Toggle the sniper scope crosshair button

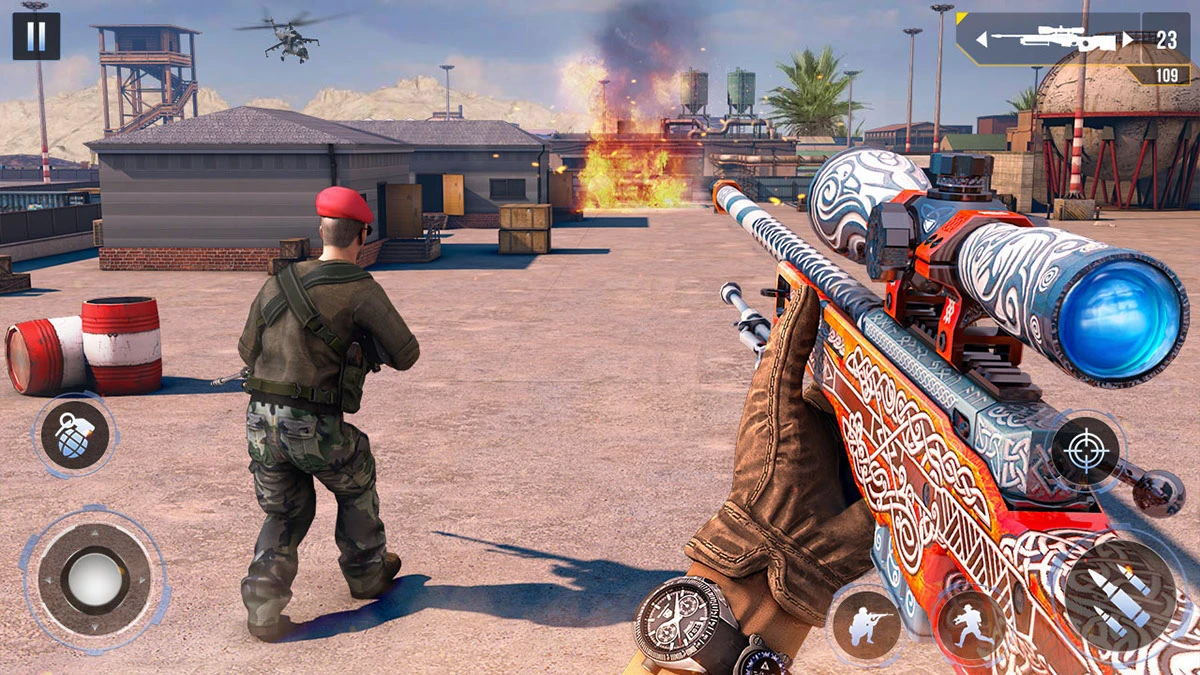coord(1085,450)
